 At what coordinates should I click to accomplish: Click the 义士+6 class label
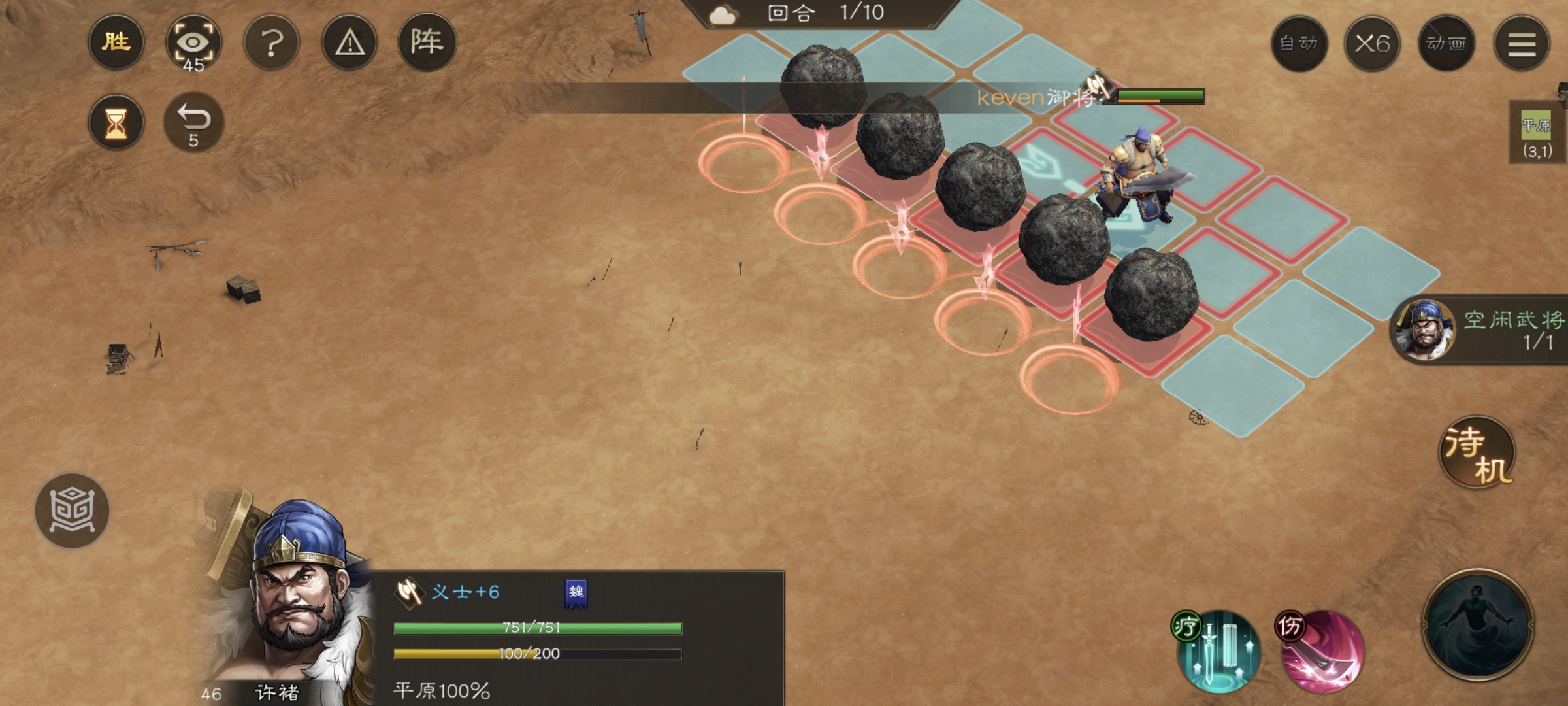coord(465,592)
